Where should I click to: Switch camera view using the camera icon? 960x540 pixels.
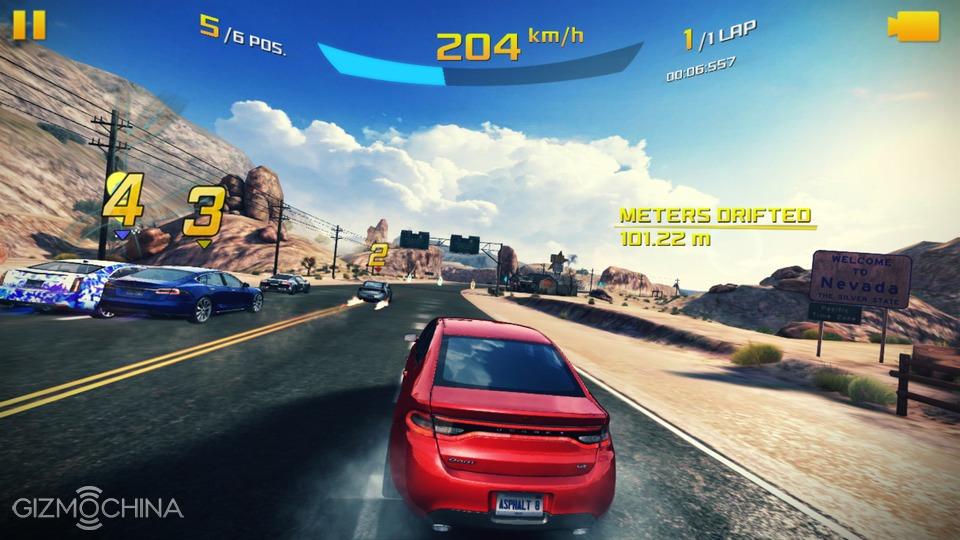click(913, 26)
